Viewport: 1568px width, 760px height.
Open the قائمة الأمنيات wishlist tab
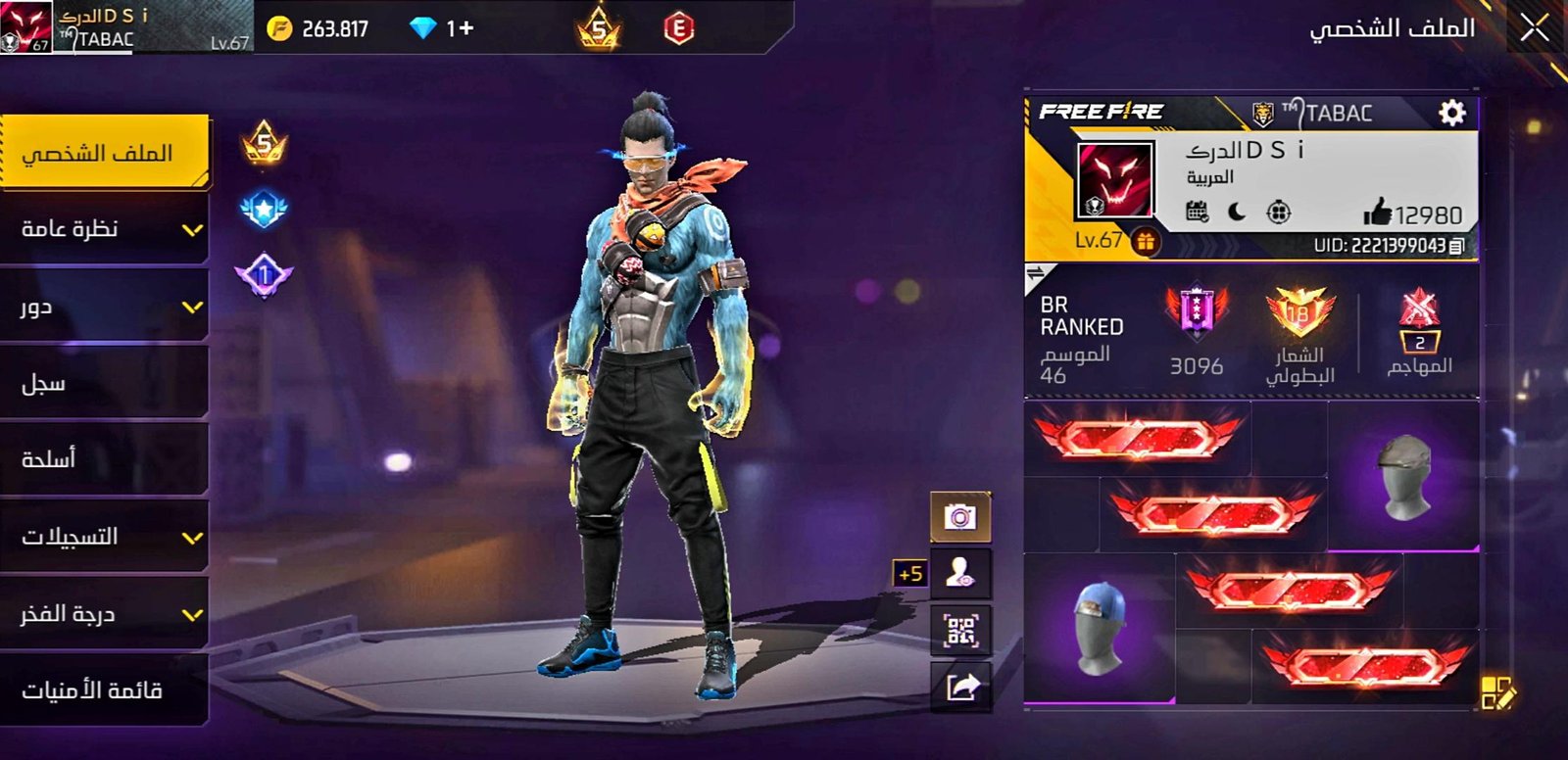(103, 690)
